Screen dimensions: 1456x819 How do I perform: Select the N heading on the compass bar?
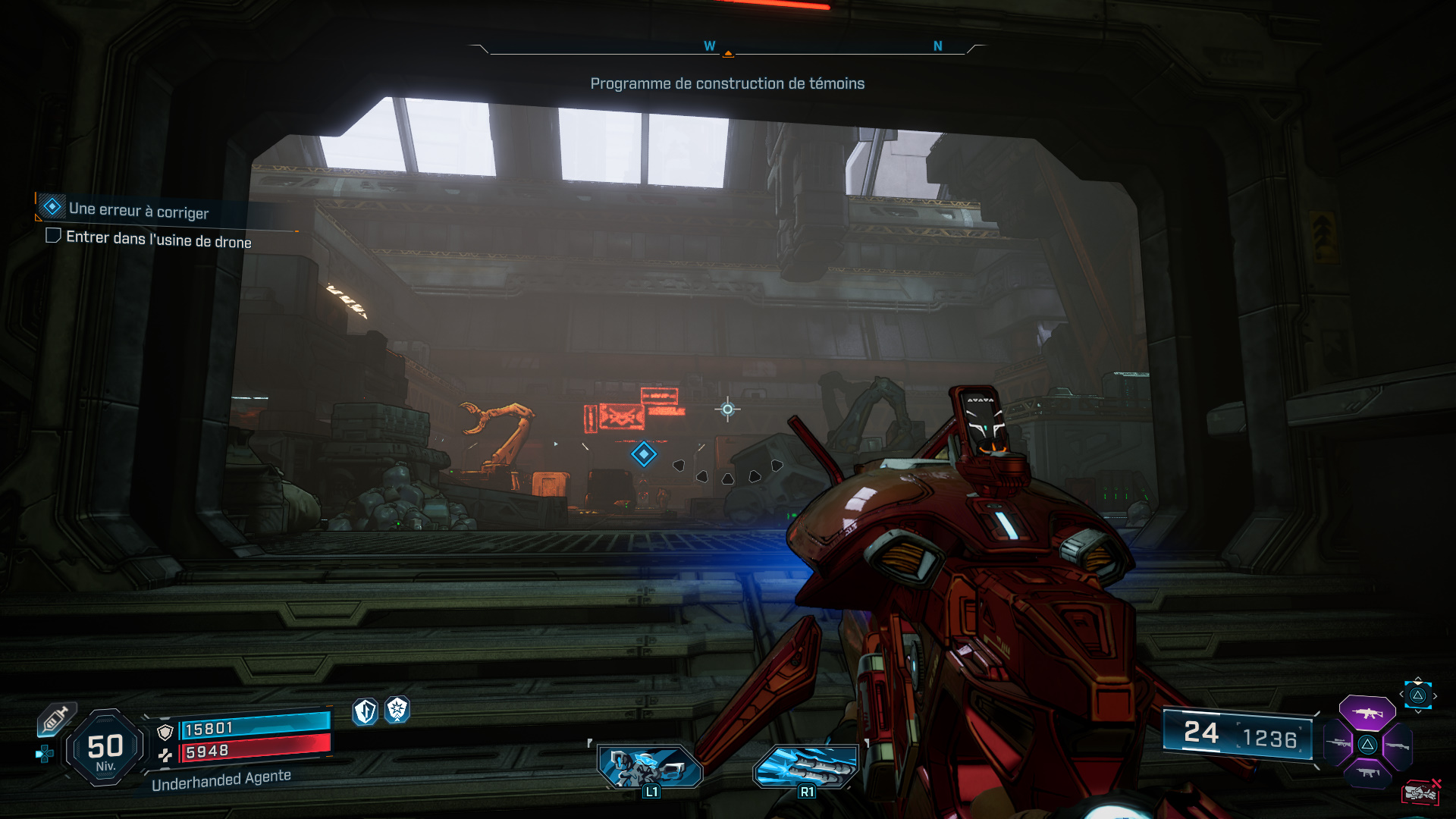pyautogui.click(x=938, y=45)
